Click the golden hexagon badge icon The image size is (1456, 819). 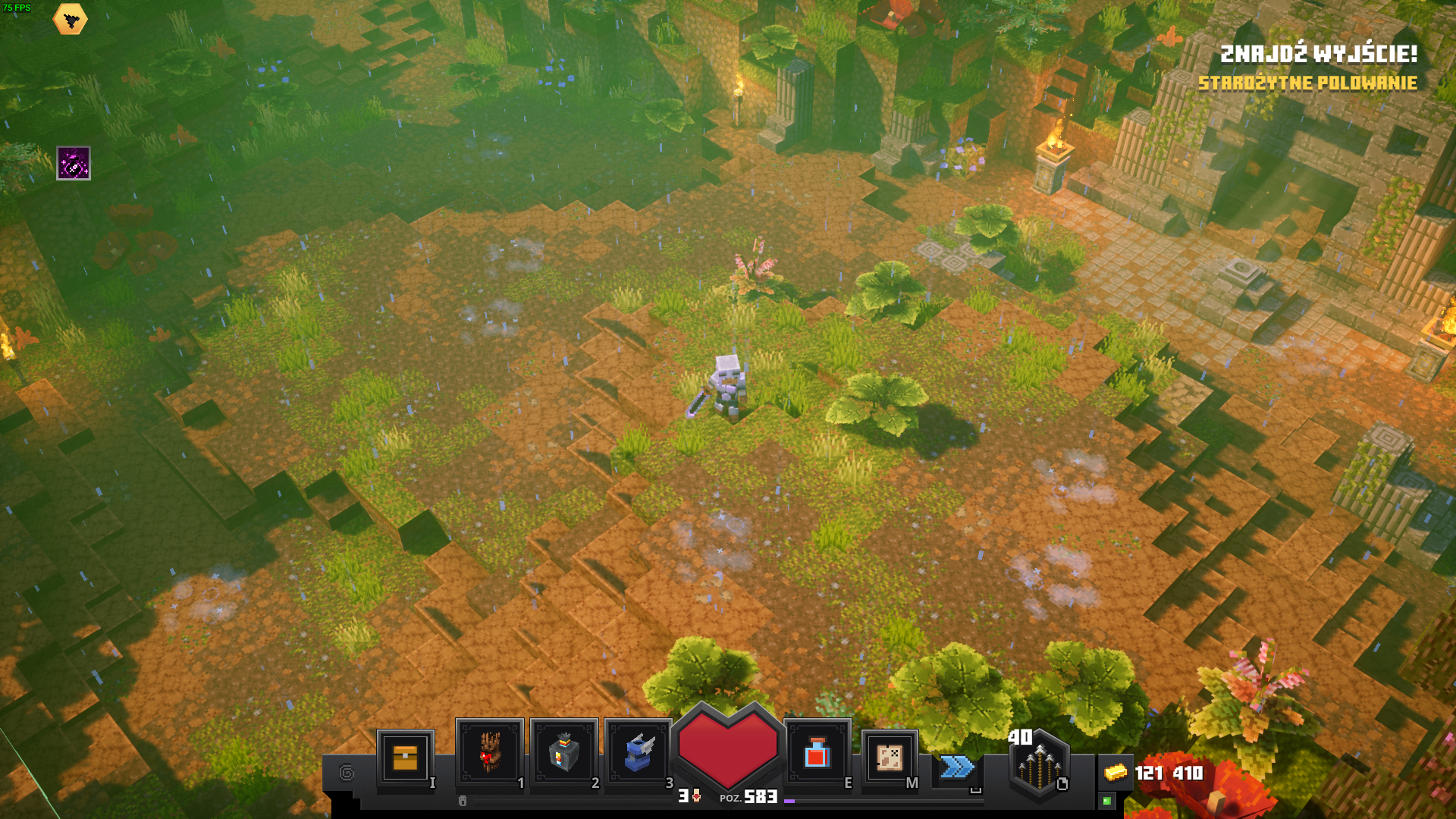tap(71, 20)
